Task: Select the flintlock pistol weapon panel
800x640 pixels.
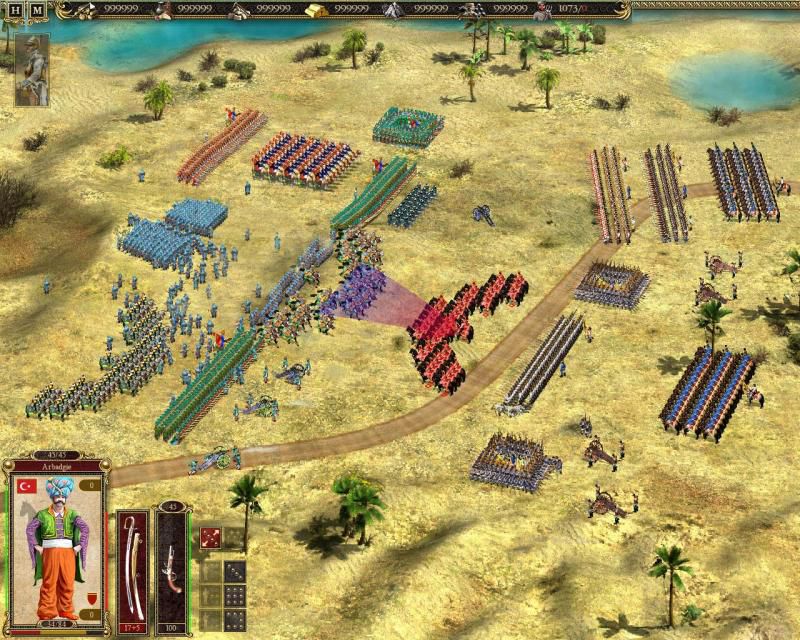Action: 171,565
